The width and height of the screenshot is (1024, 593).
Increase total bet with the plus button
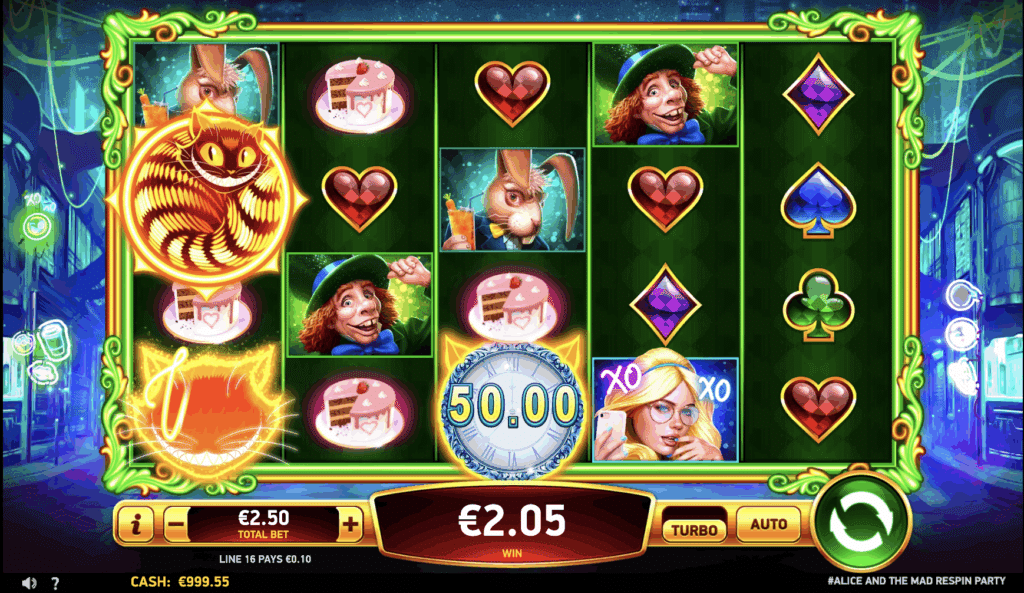(350, 522)
